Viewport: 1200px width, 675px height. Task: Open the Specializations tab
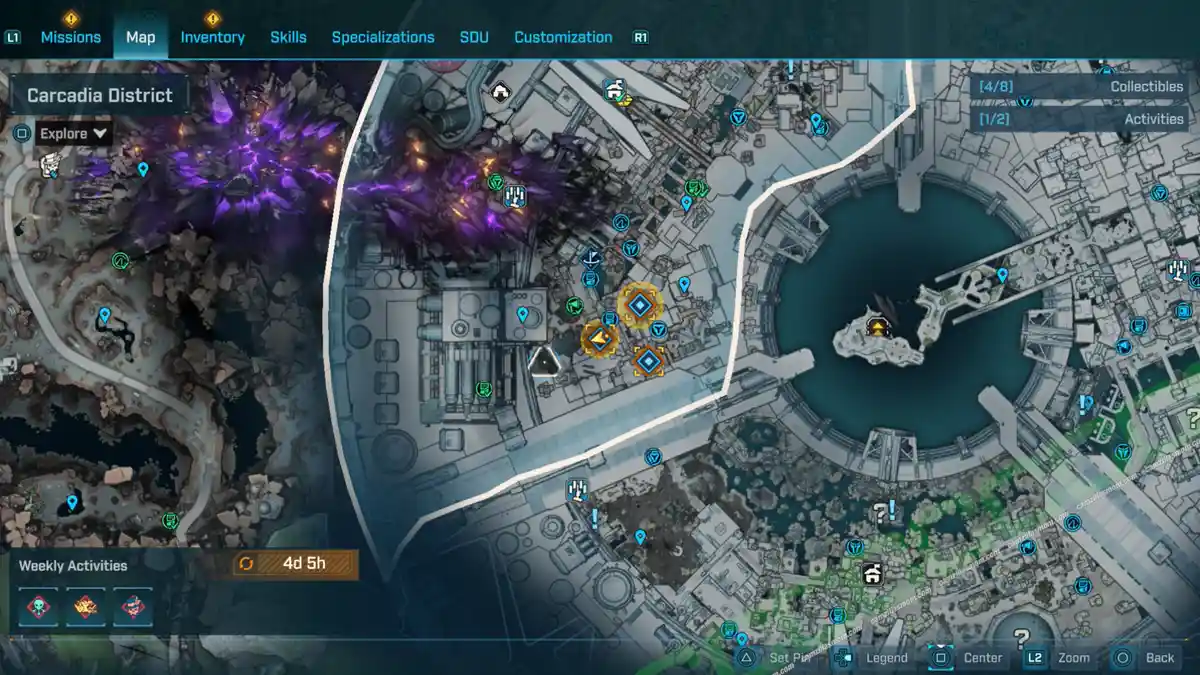(x=383, y=37)
